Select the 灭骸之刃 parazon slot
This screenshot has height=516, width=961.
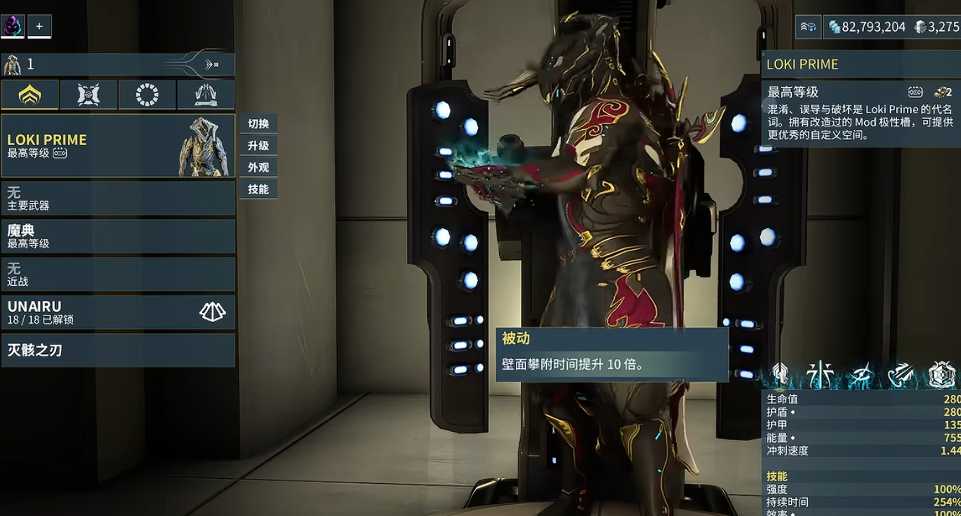[118, 351]
